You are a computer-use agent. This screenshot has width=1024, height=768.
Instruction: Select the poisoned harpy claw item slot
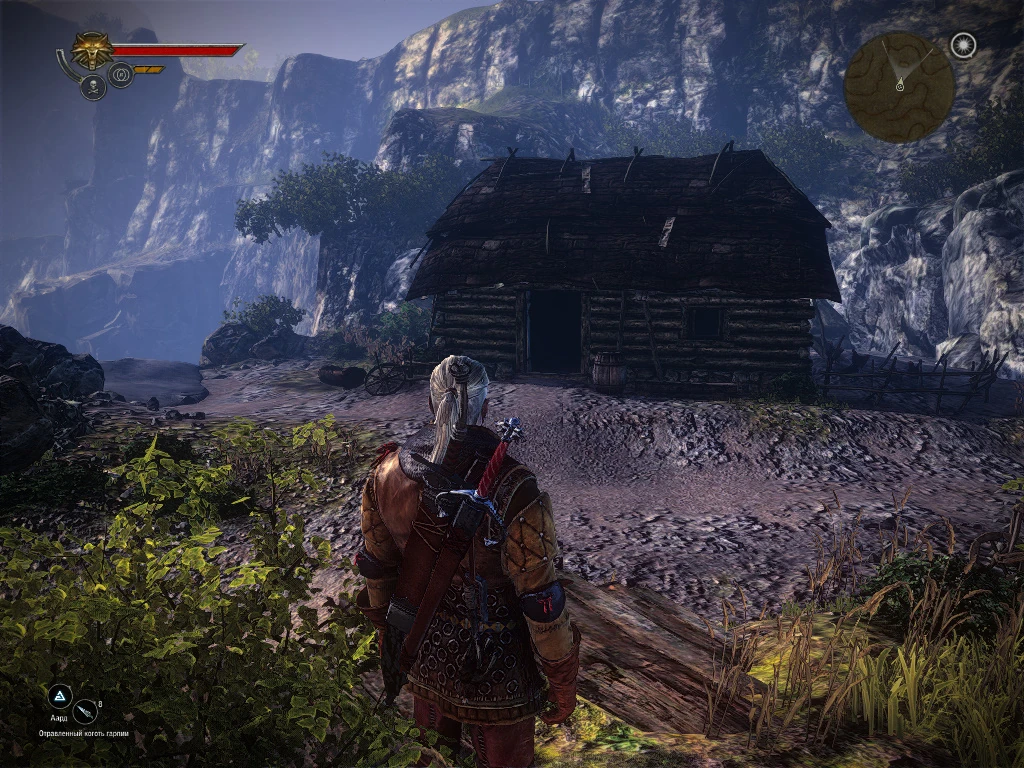87,712
